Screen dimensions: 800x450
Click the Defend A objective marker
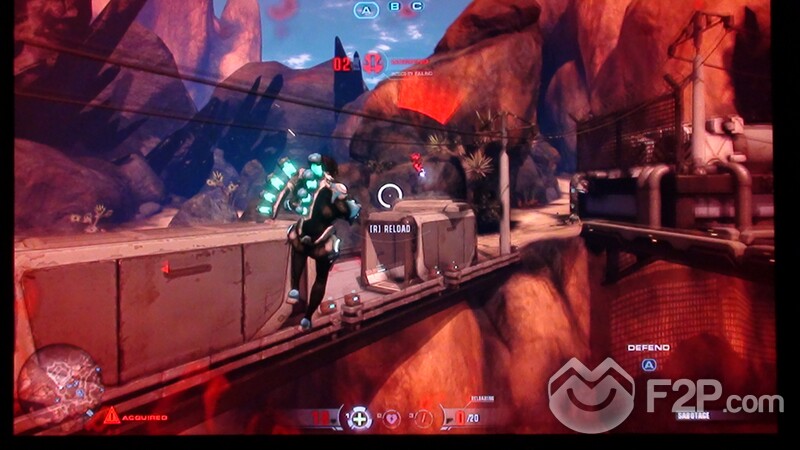648,365
